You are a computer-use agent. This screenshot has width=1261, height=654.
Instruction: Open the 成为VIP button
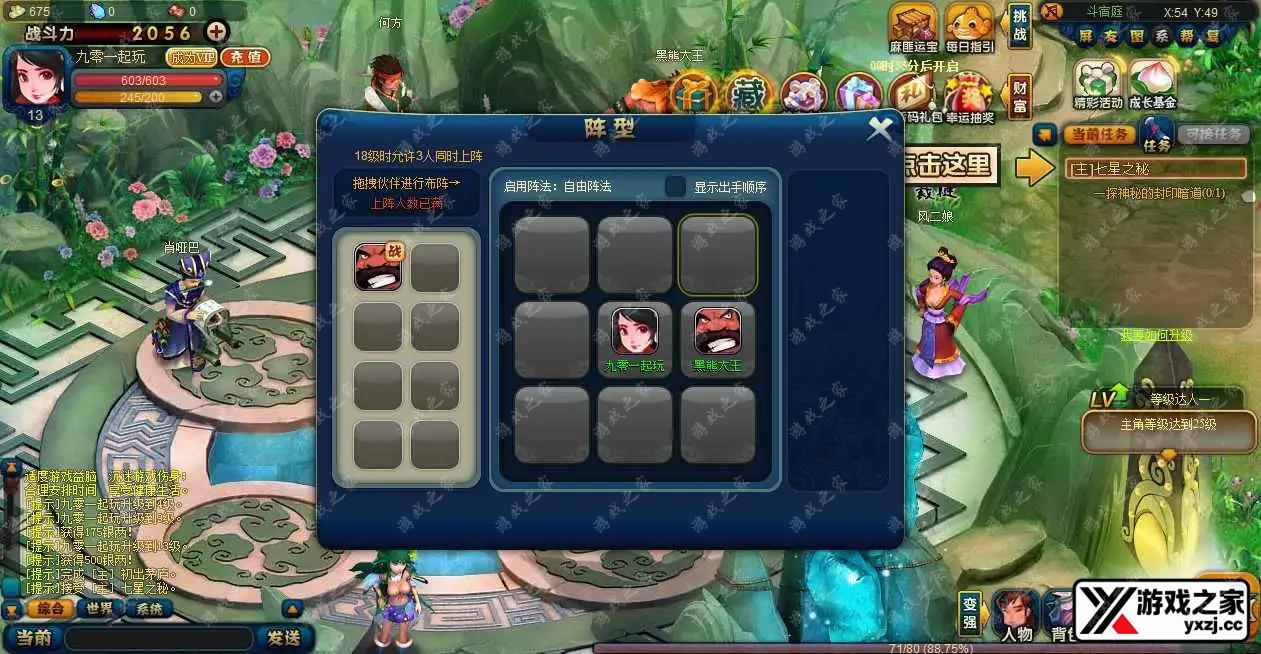(x=192, y=57)
